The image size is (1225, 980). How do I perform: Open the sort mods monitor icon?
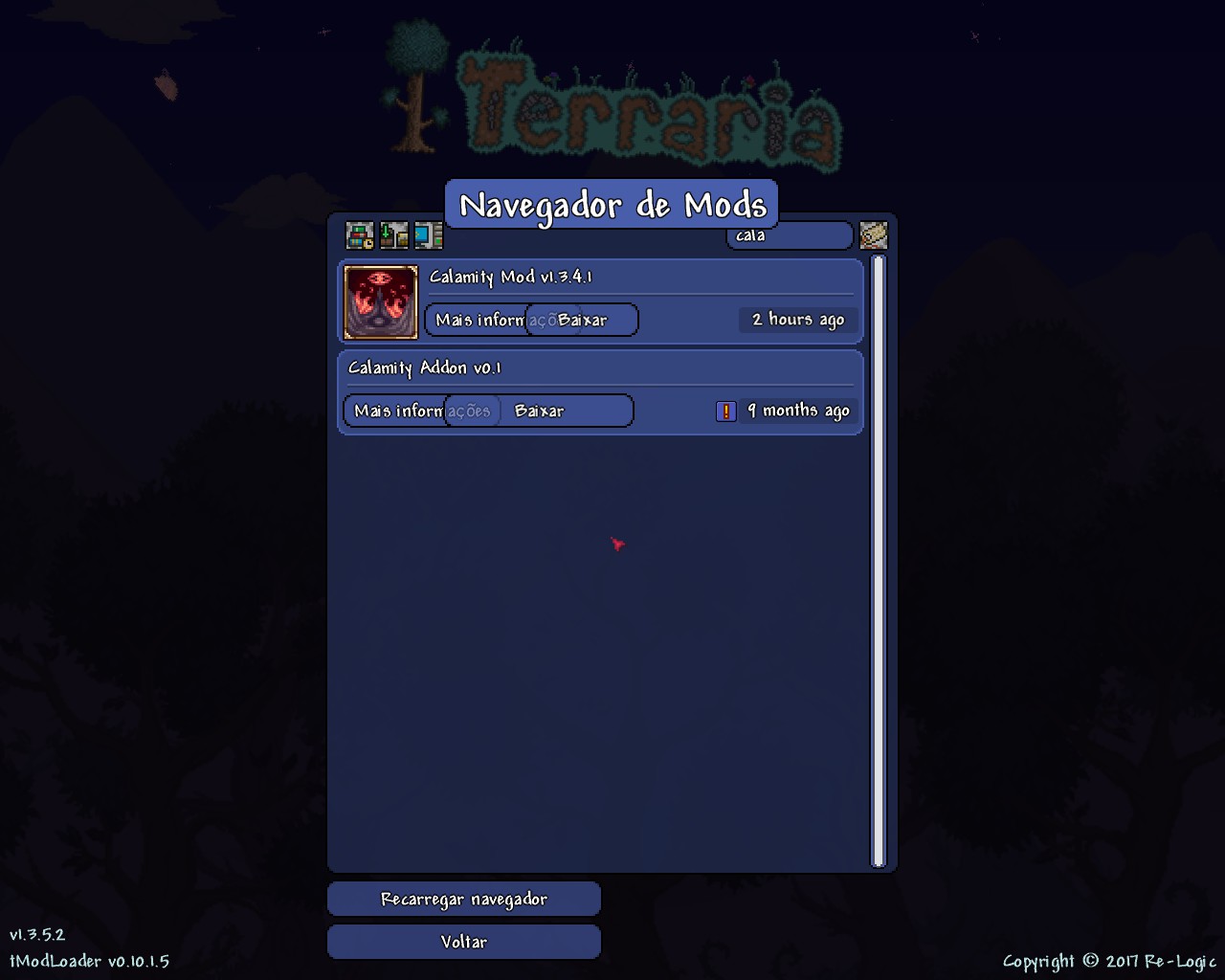[x=427, y=235]
